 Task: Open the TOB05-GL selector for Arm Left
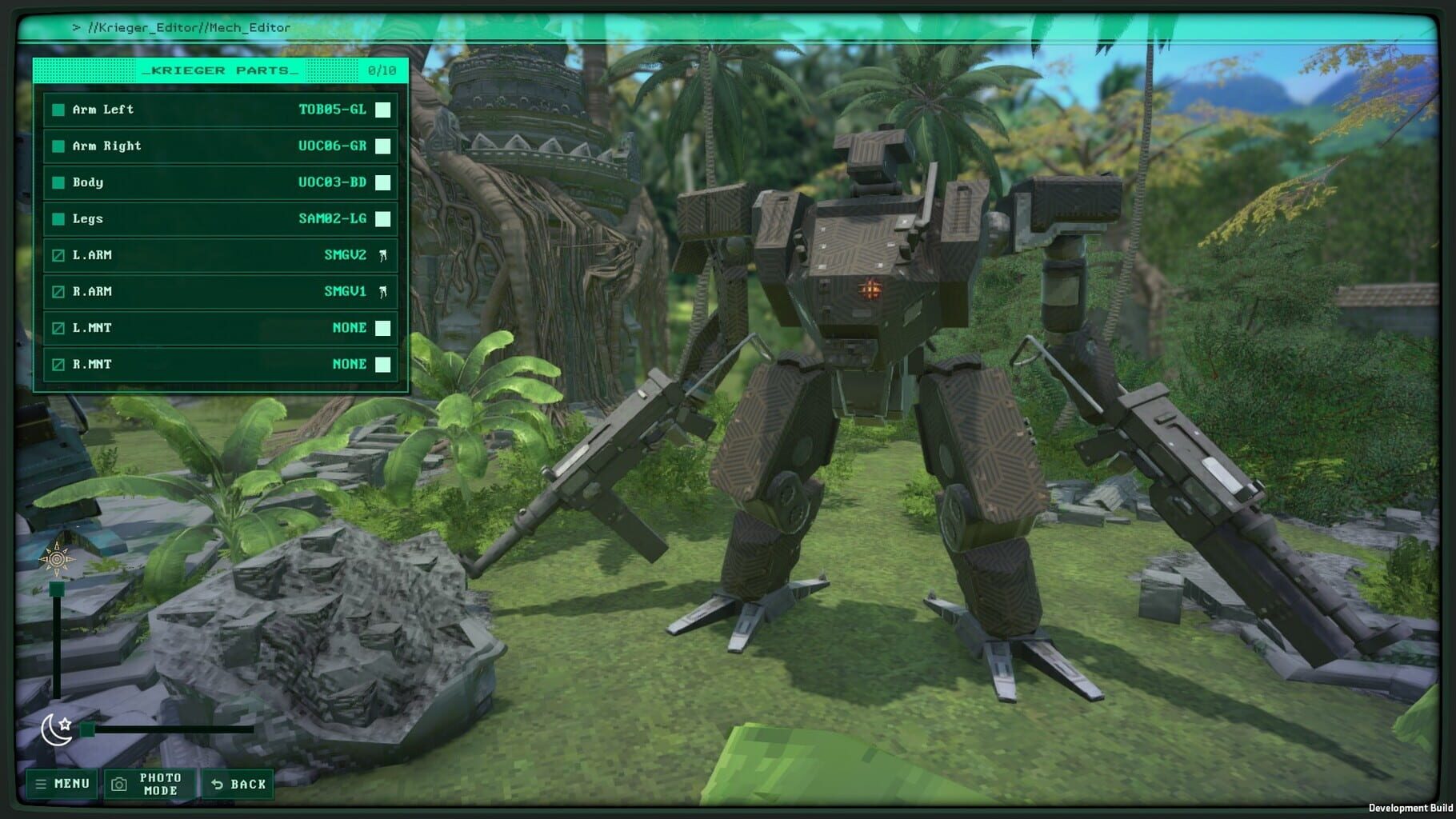click(334, 110)
